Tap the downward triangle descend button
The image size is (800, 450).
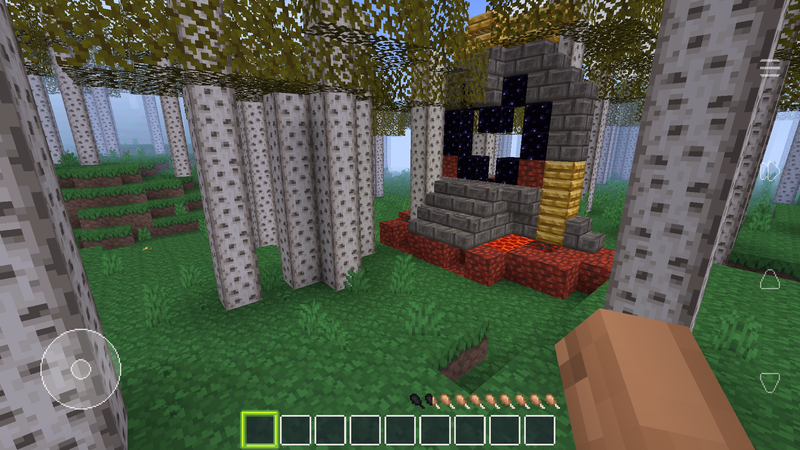click(x=770, y=381)
